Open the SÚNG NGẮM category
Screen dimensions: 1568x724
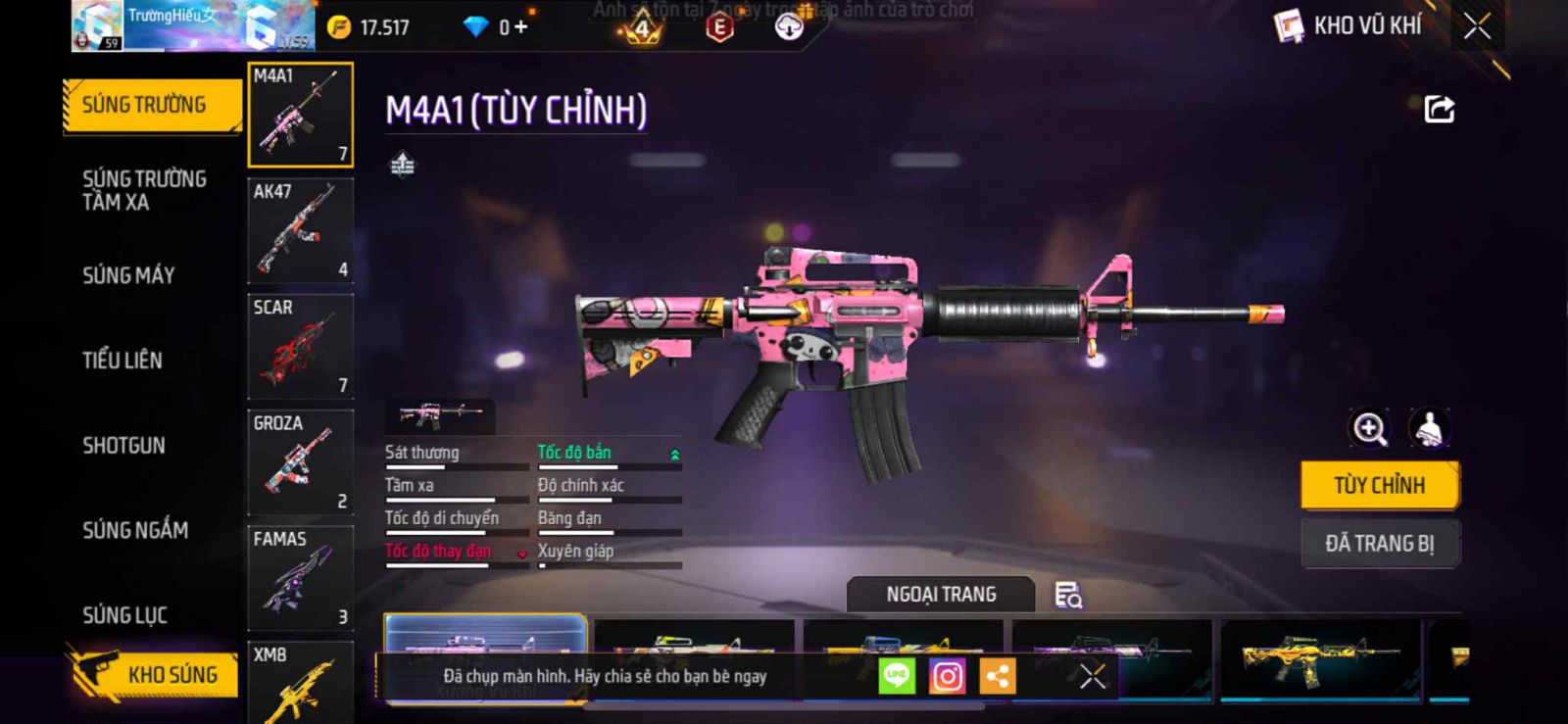(135, 530)
